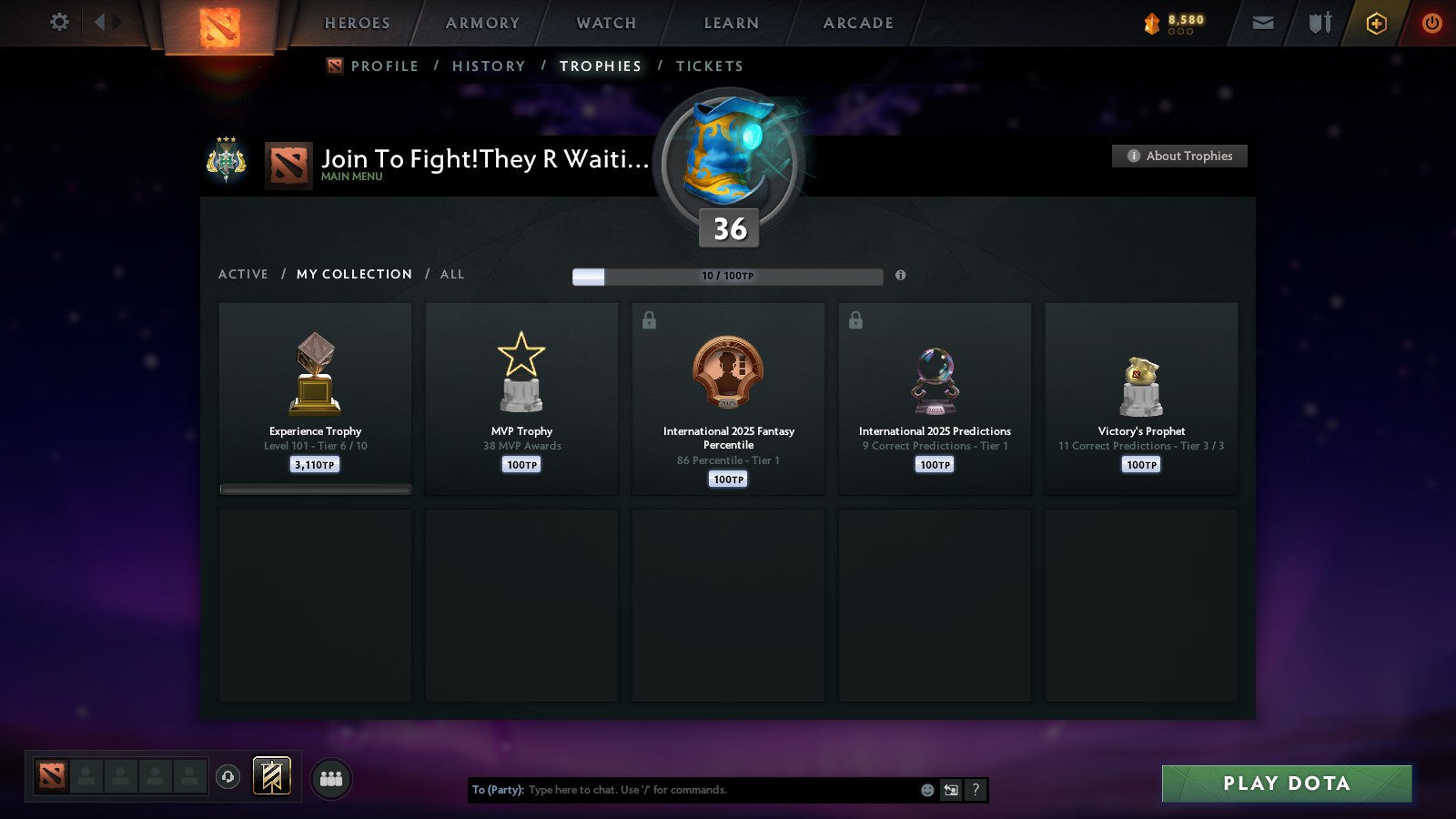Viewport: 1456px width, 819px height.
Task: Switch to the TICKETS tab
Action: point(710,66)
